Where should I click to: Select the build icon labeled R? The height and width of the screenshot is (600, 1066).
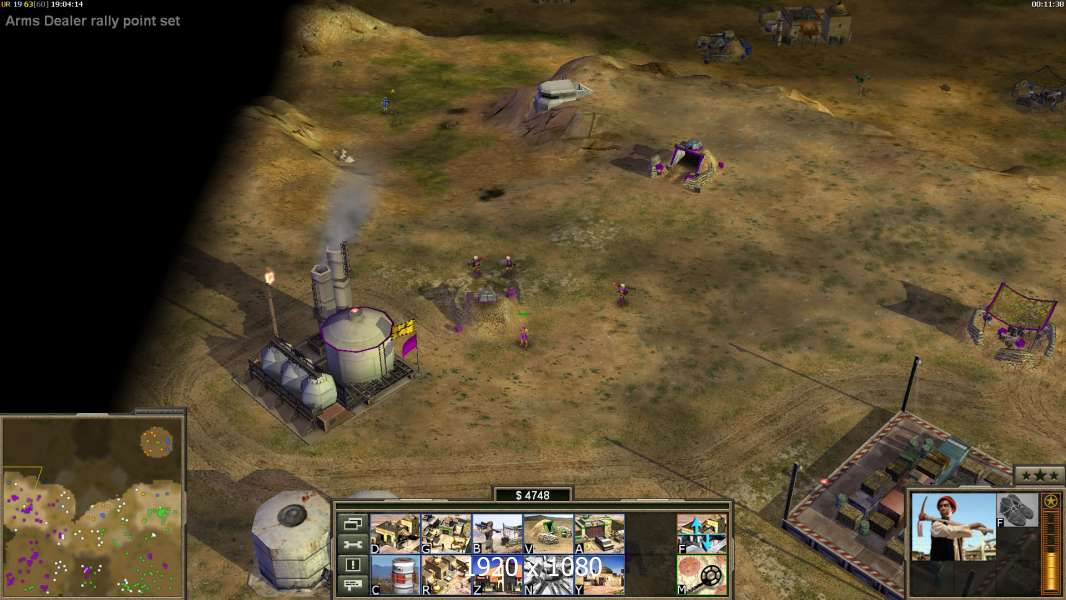click(446, 575)
